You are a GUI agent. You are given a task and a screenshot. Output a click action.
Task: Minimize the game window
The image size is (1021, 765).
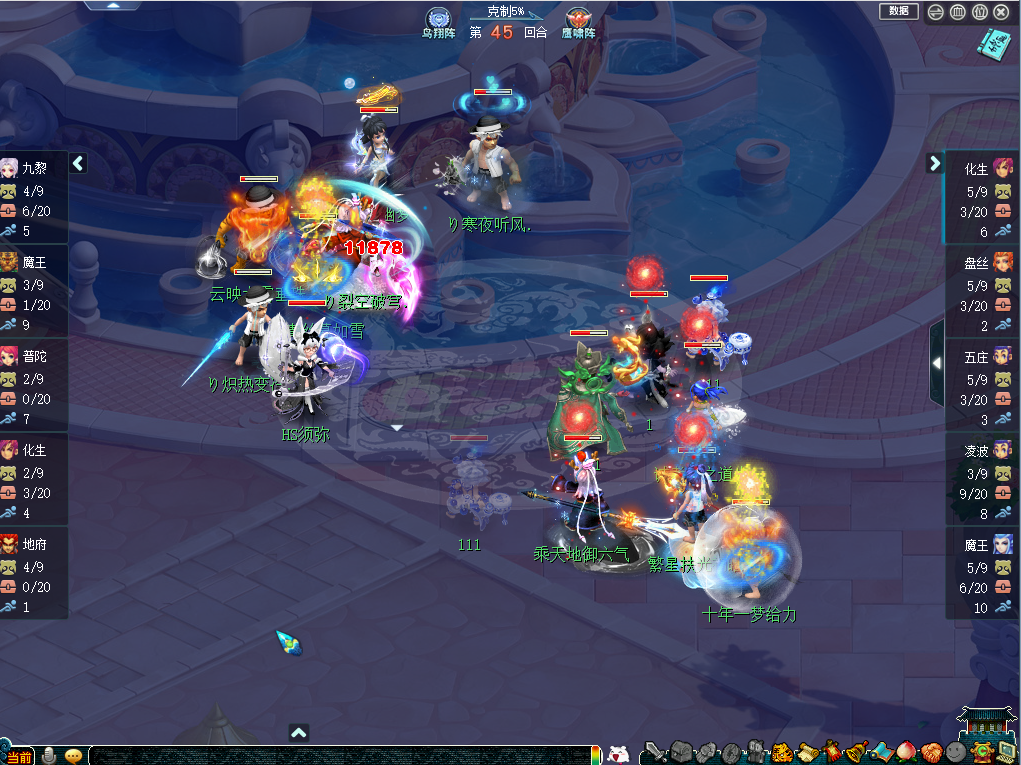coord(936,12)
